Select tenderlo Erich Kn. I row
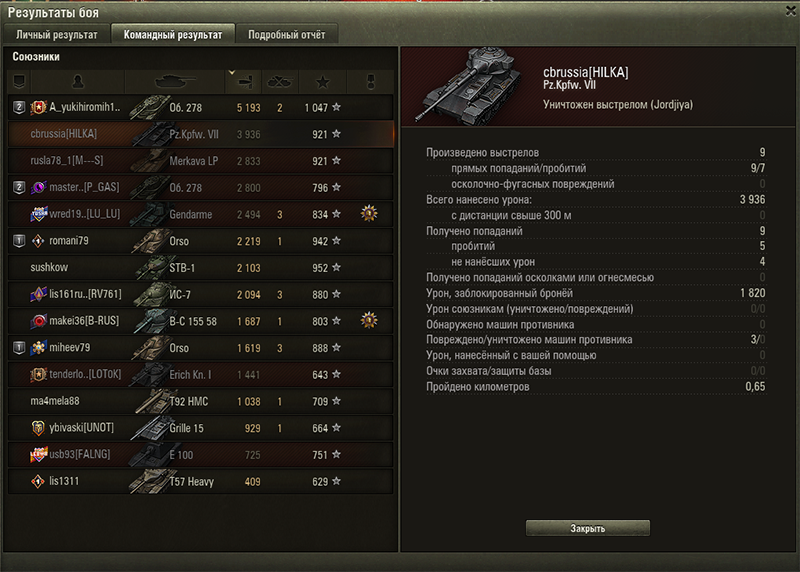 point(200,374)
